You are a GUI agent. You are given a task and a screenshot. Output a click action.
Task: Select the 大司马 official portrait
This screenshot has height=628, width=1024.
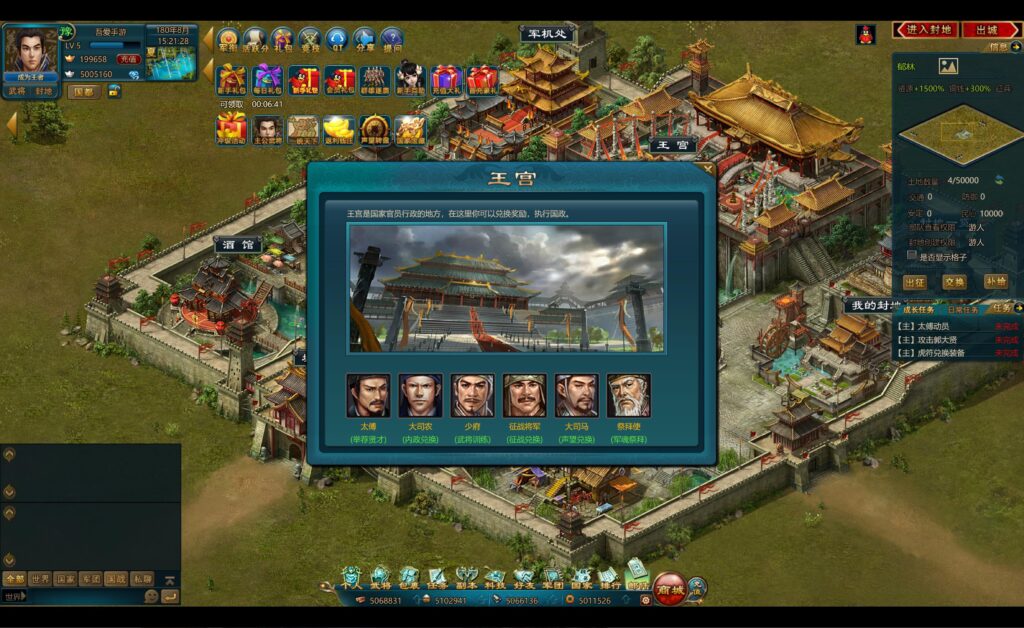[576, 395]
